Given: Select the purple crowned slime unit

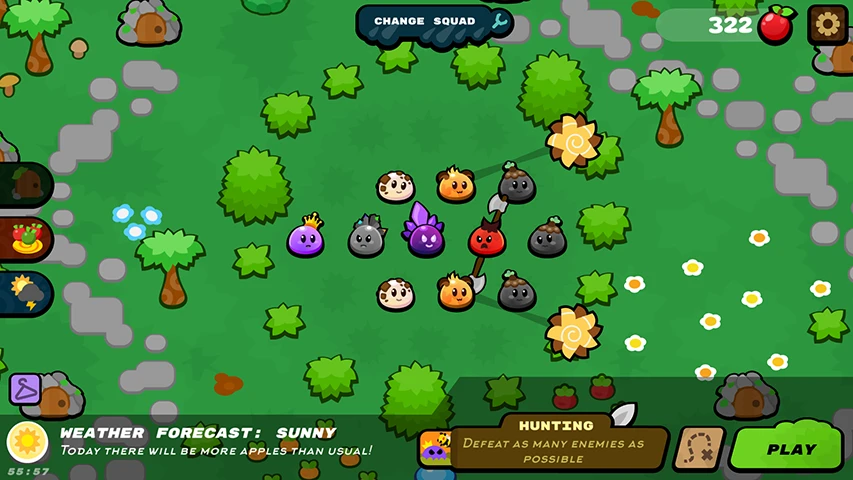Looking at the screenshot, I should click(x=305, y=238).
